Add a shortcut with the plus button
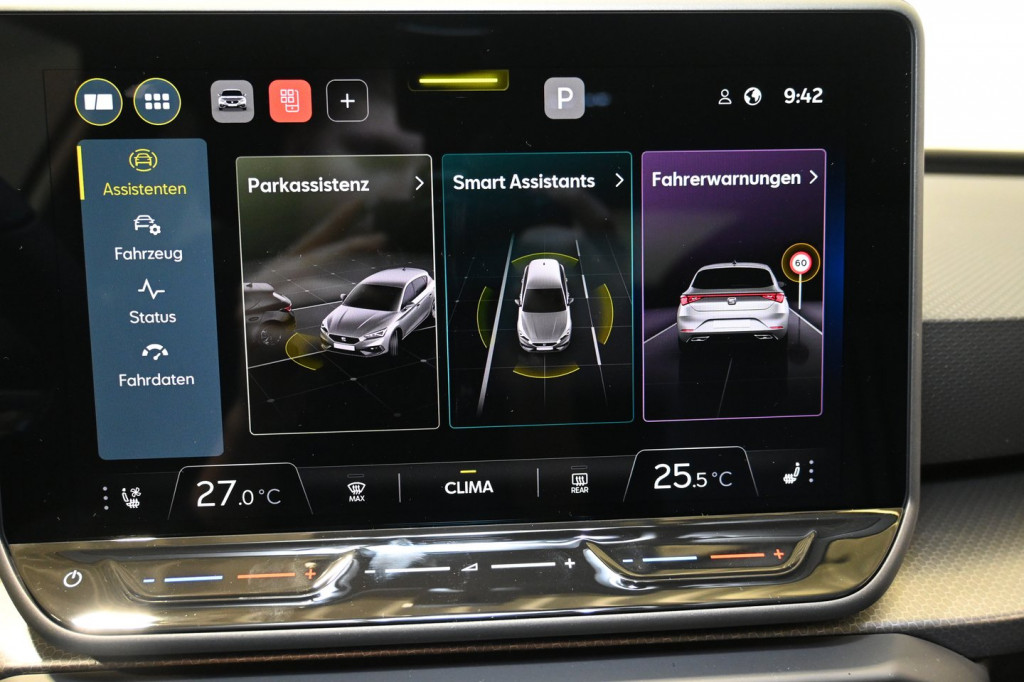The height and width of the screenshot is (682, 1024). [x=347, y=101]
